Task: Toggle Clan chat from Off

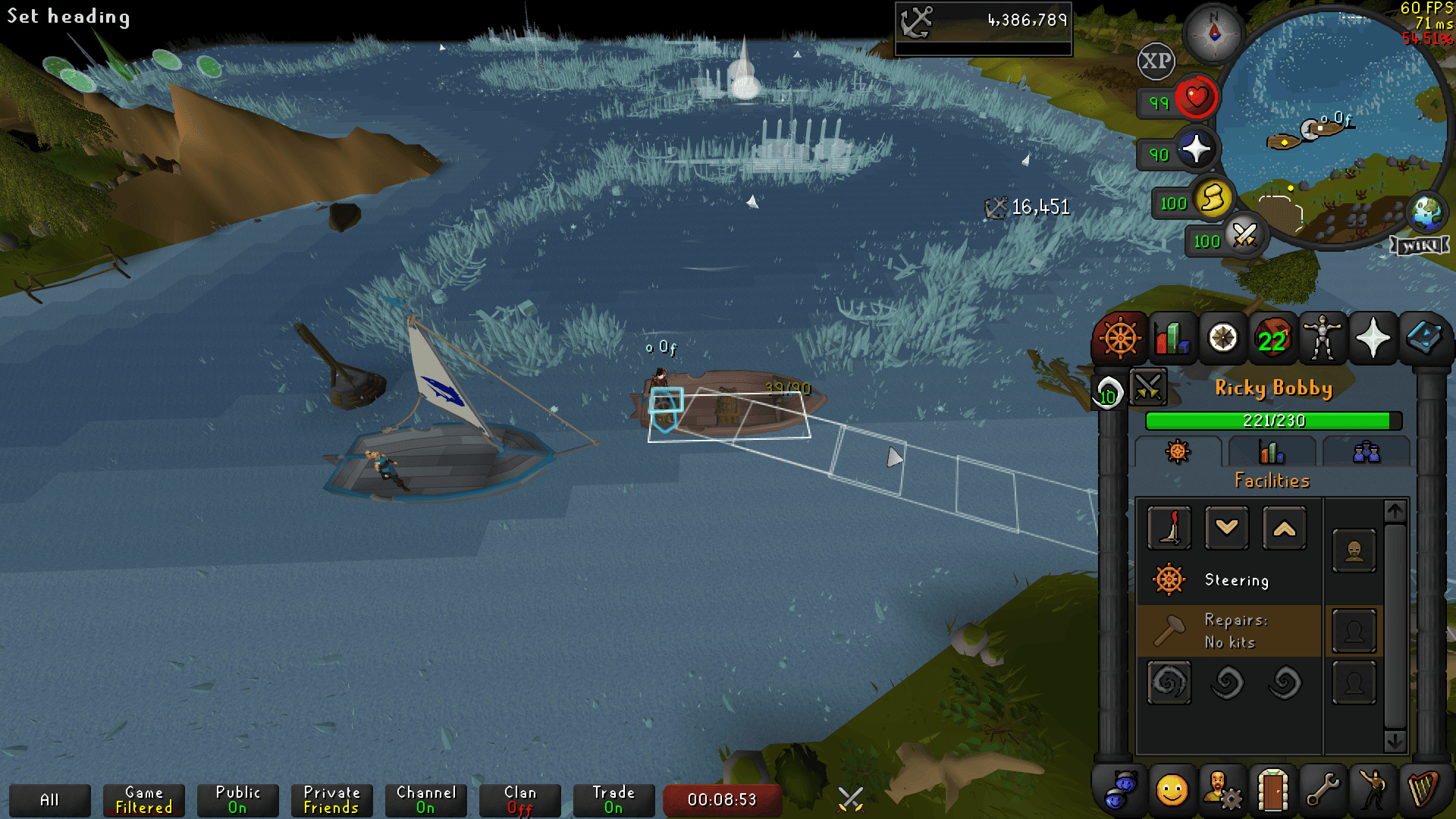Action: click(x=520, y=799)
